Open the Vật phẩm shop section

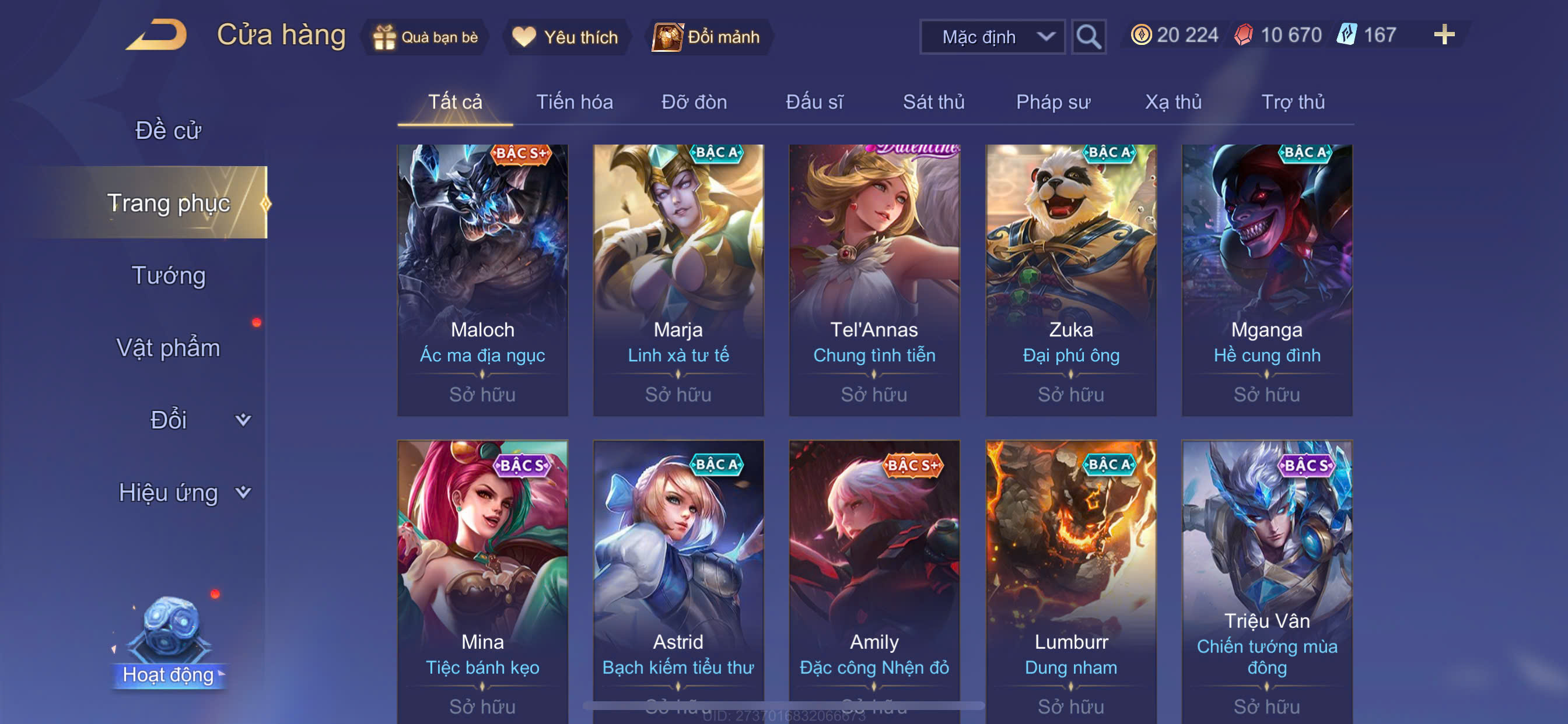[168, 348]
